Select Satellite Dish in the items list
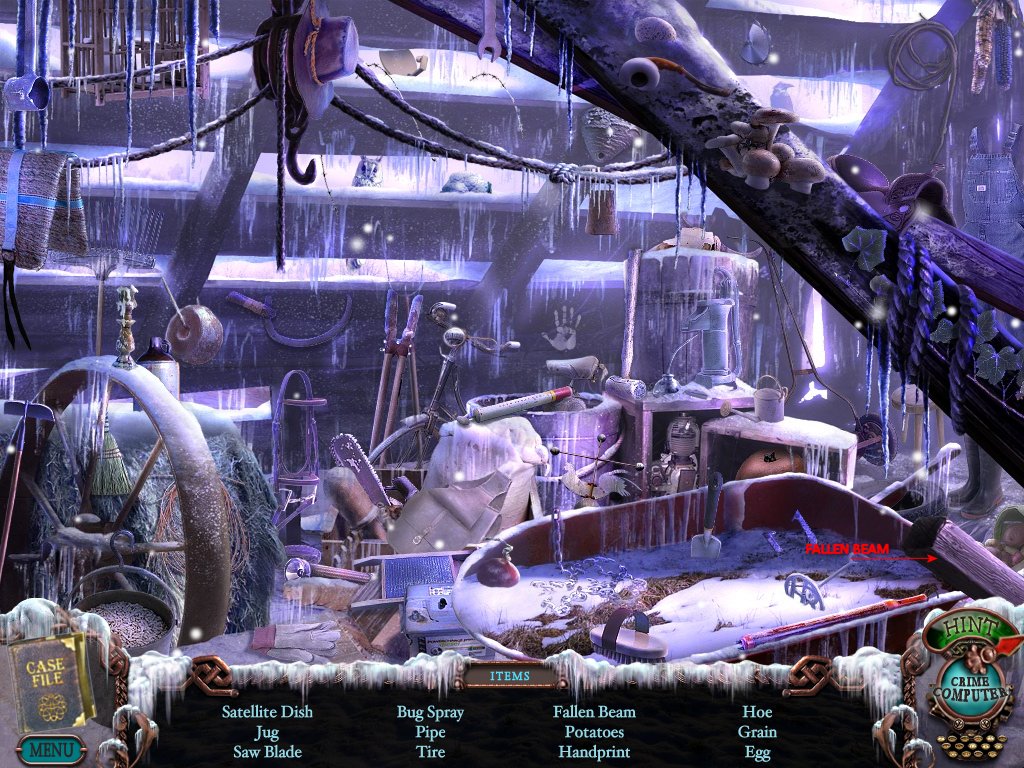This screenshot has height=768, width=1024. pyautogui.click(x=267, y=712)
